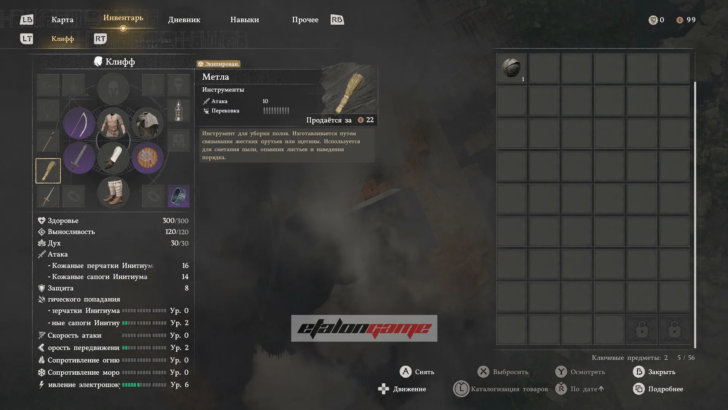Select the equipped broom tool slot
This screenshot has height=410, width=728.
[x=48, y=171]
